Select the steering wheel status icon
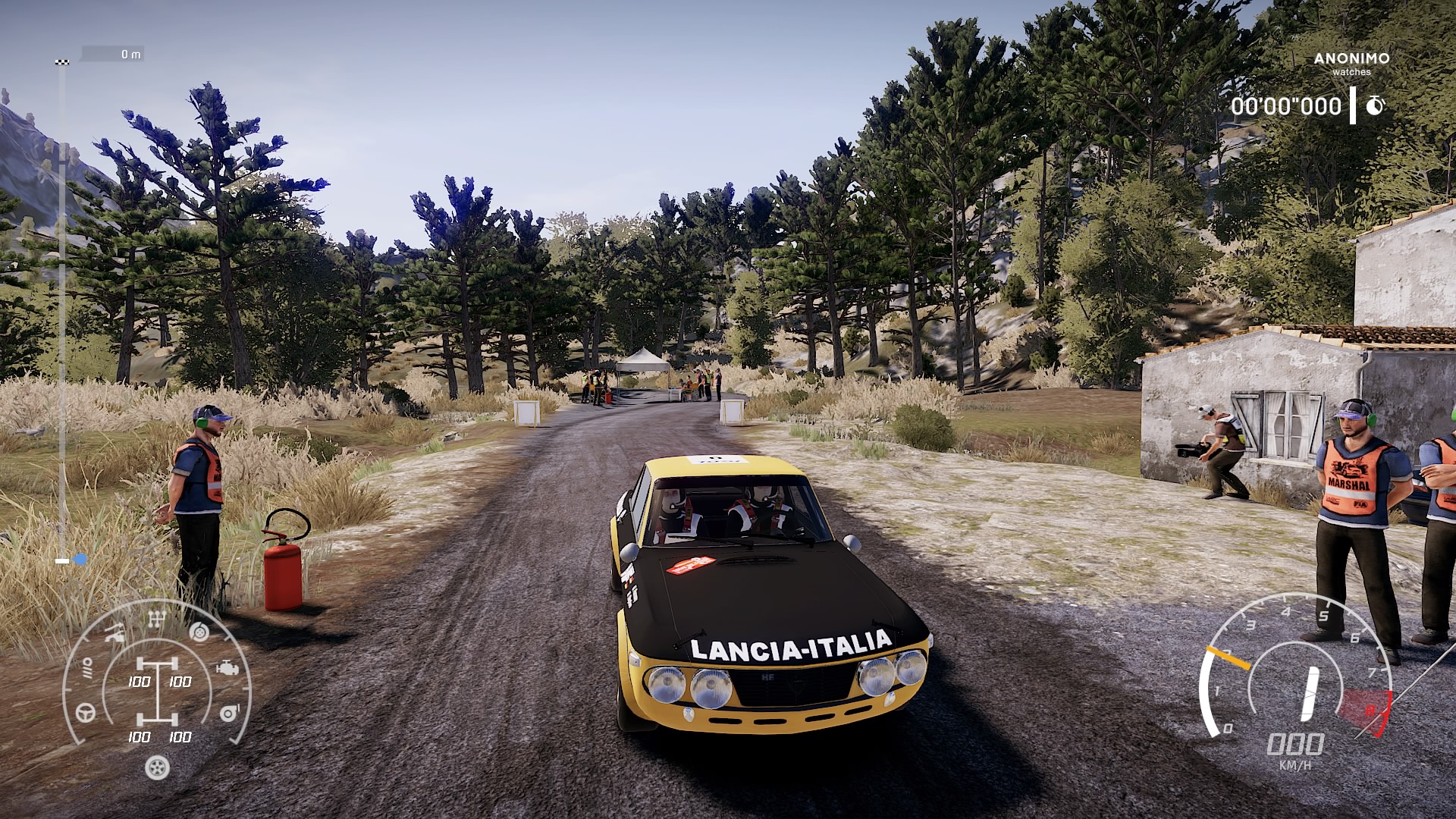 86,712
